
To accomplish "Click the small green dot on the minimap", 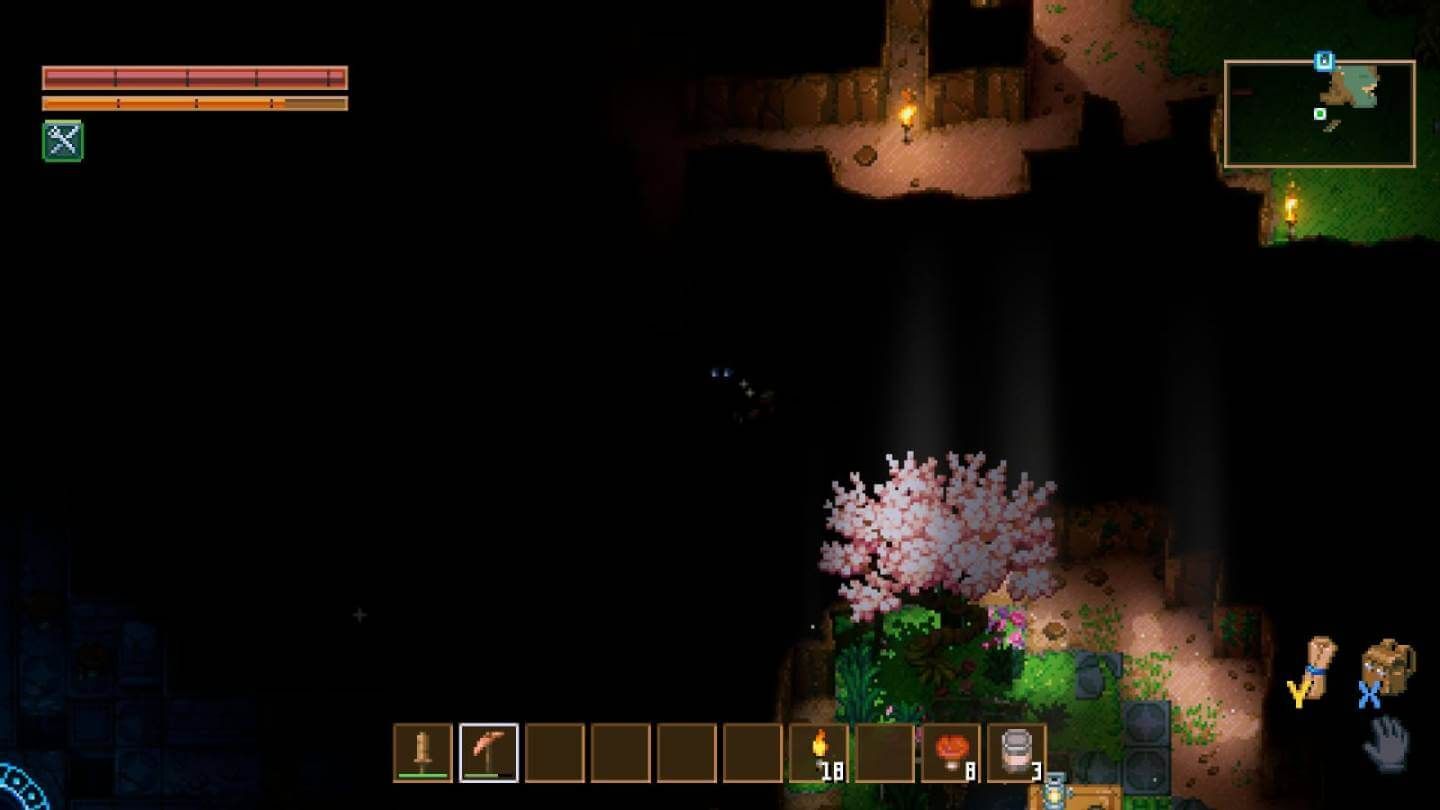I will 1320,113.
